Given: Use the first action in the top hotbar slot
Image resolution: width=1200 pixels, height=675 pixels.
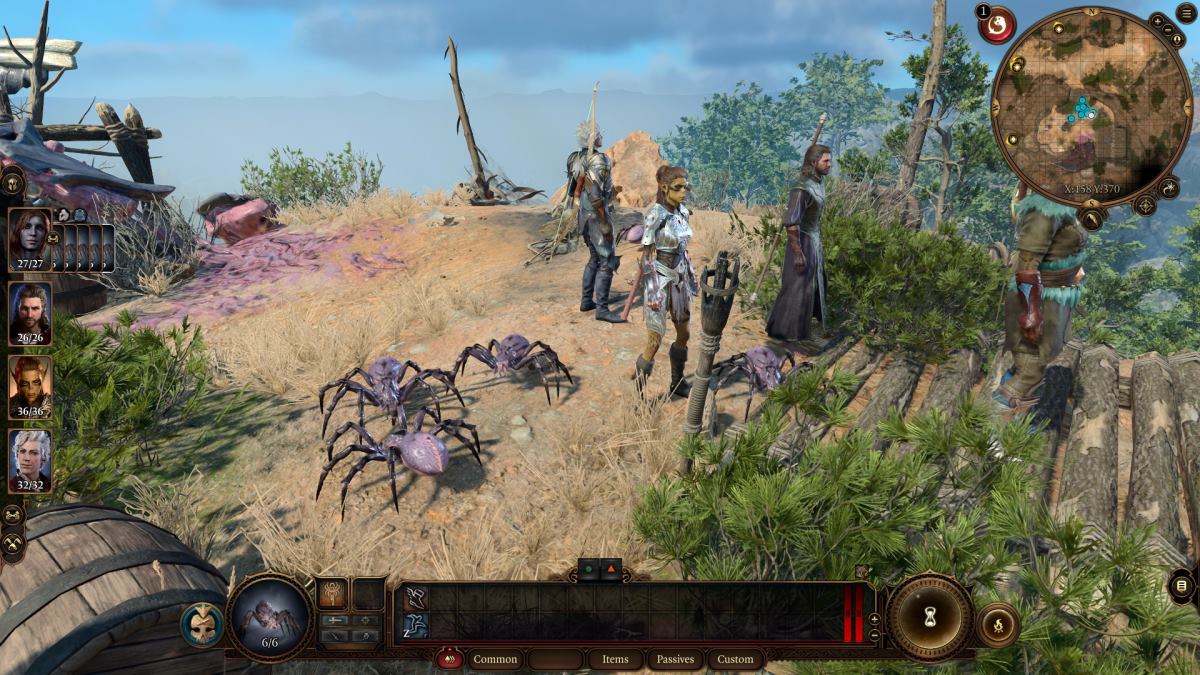Looking at the screenshot, I should [415, 598].
